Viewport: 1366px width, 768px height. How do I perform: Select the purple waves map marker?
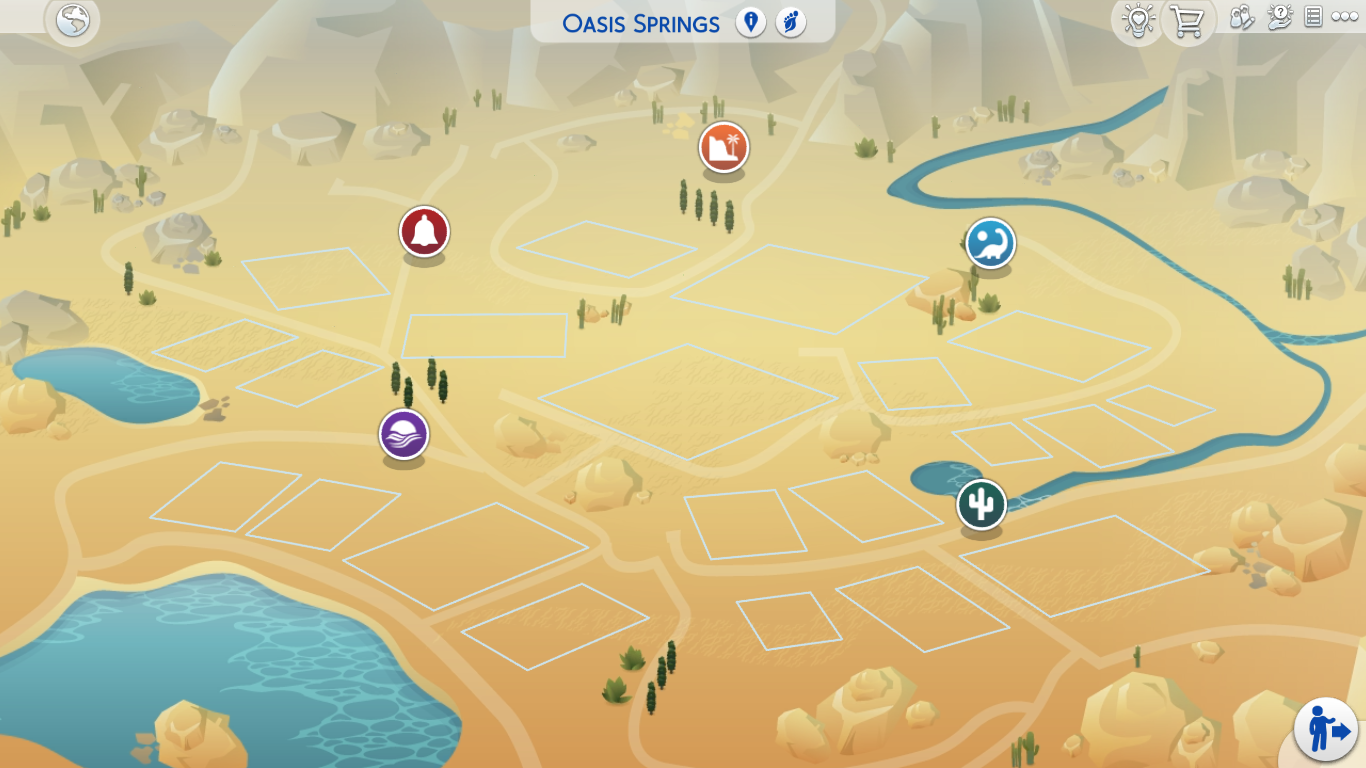[x=404, y=435]
